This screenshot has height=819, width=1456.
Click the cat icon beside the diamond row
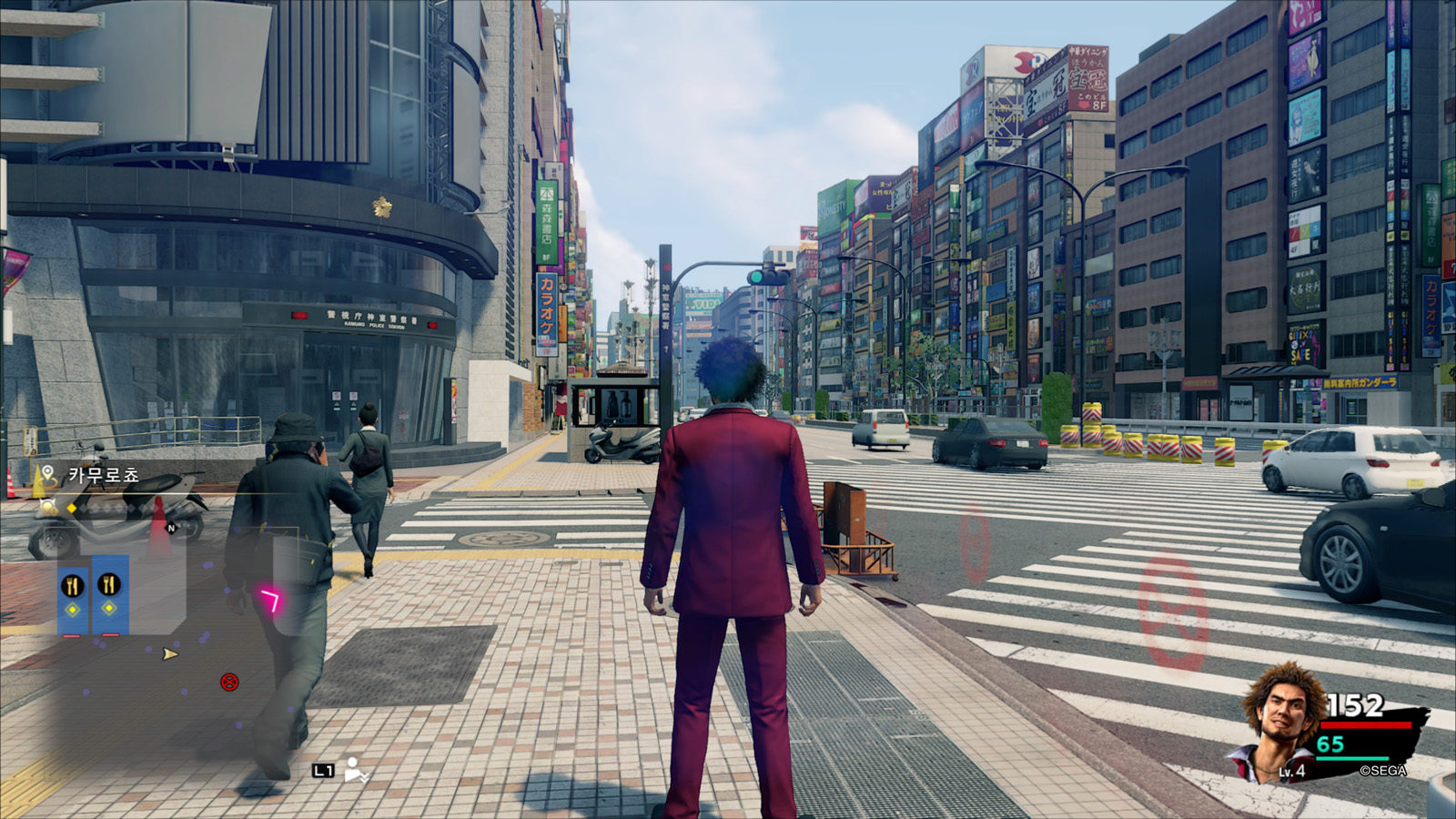47,508
